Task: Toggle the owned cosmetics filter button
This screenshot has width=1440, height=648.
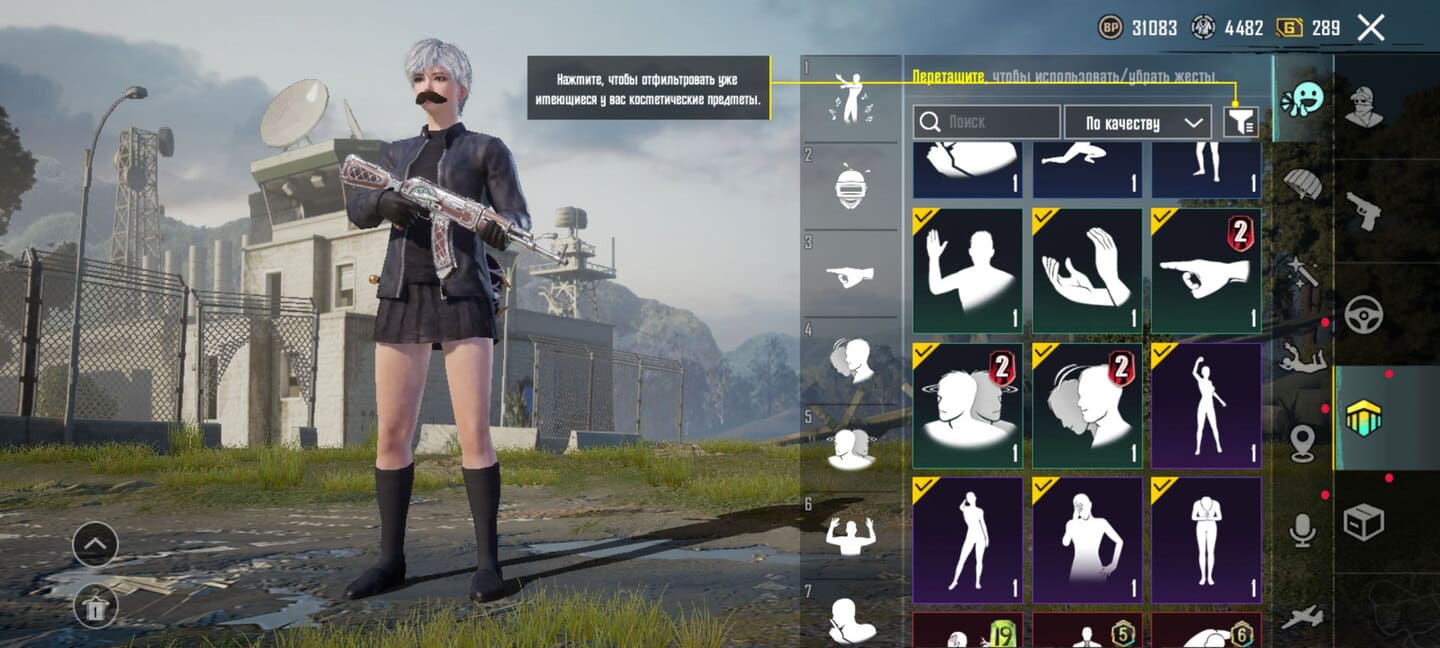Action: pyautogui.click(x=1241, y=122)
